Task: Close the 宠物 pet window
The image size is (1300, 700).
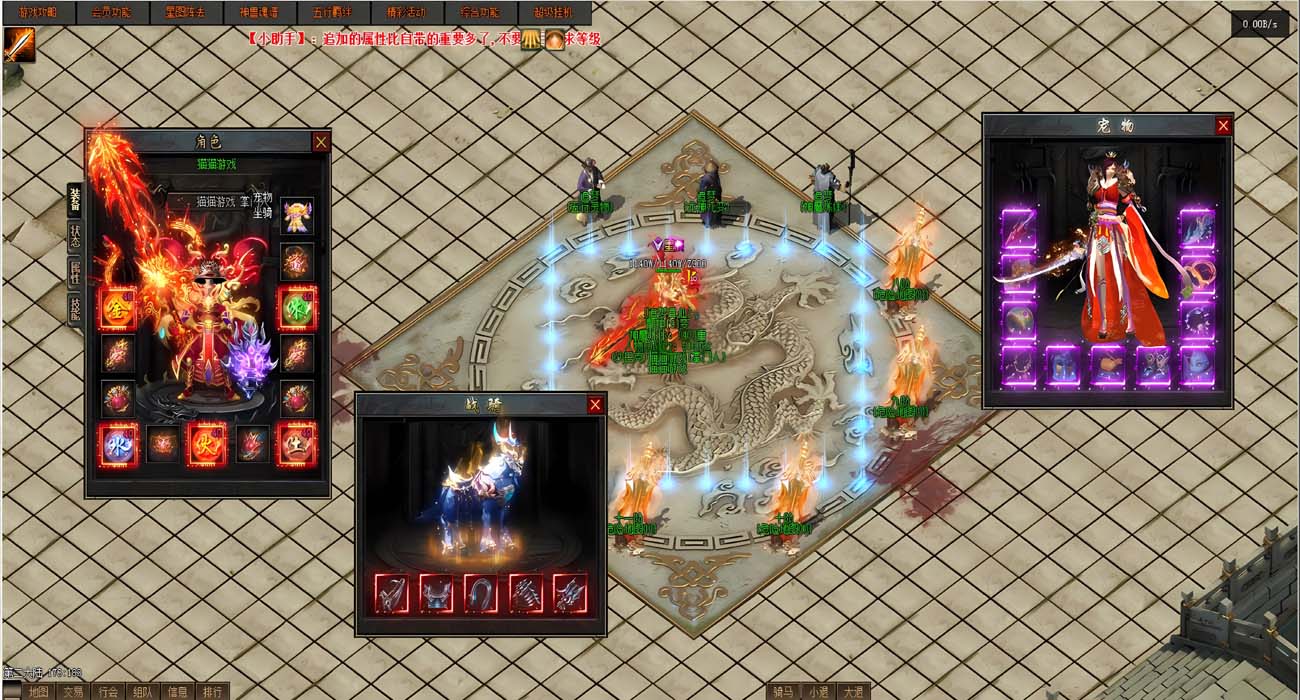Action: 1223,125
